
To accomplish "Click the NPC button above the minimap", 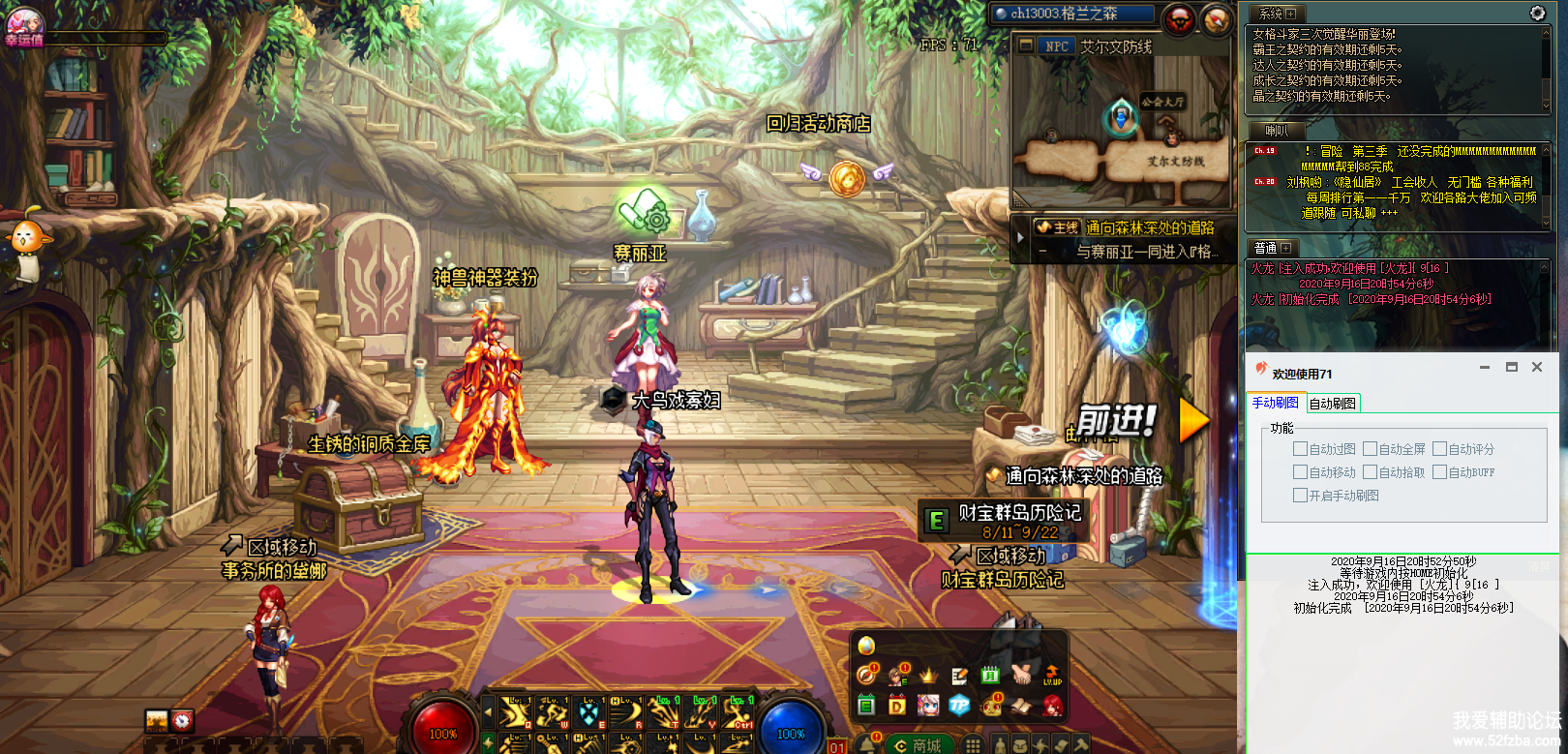I will pos(1056,45).
